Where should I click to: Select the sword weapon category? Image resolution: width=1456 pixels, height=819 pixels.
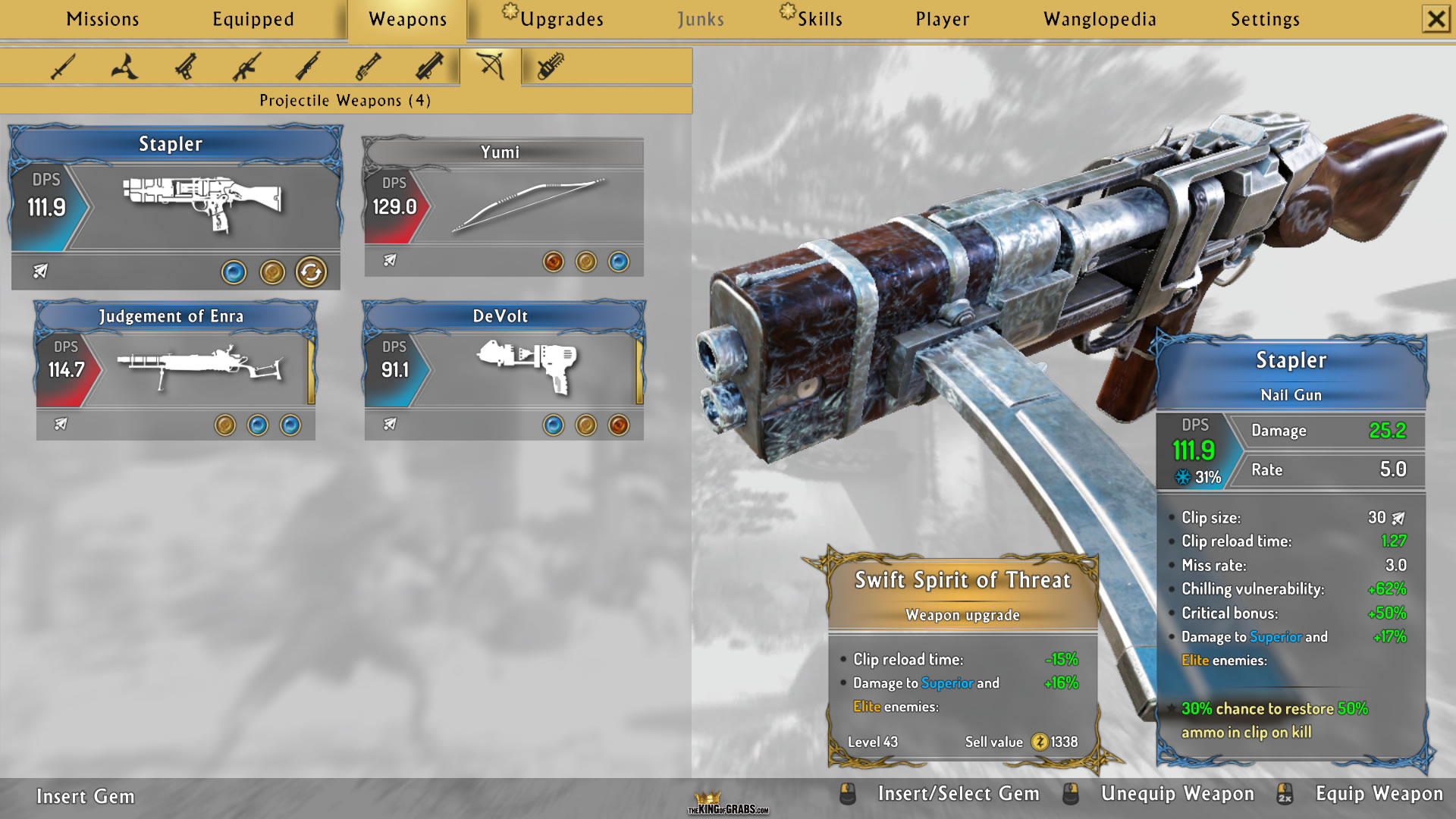point(63,67)
